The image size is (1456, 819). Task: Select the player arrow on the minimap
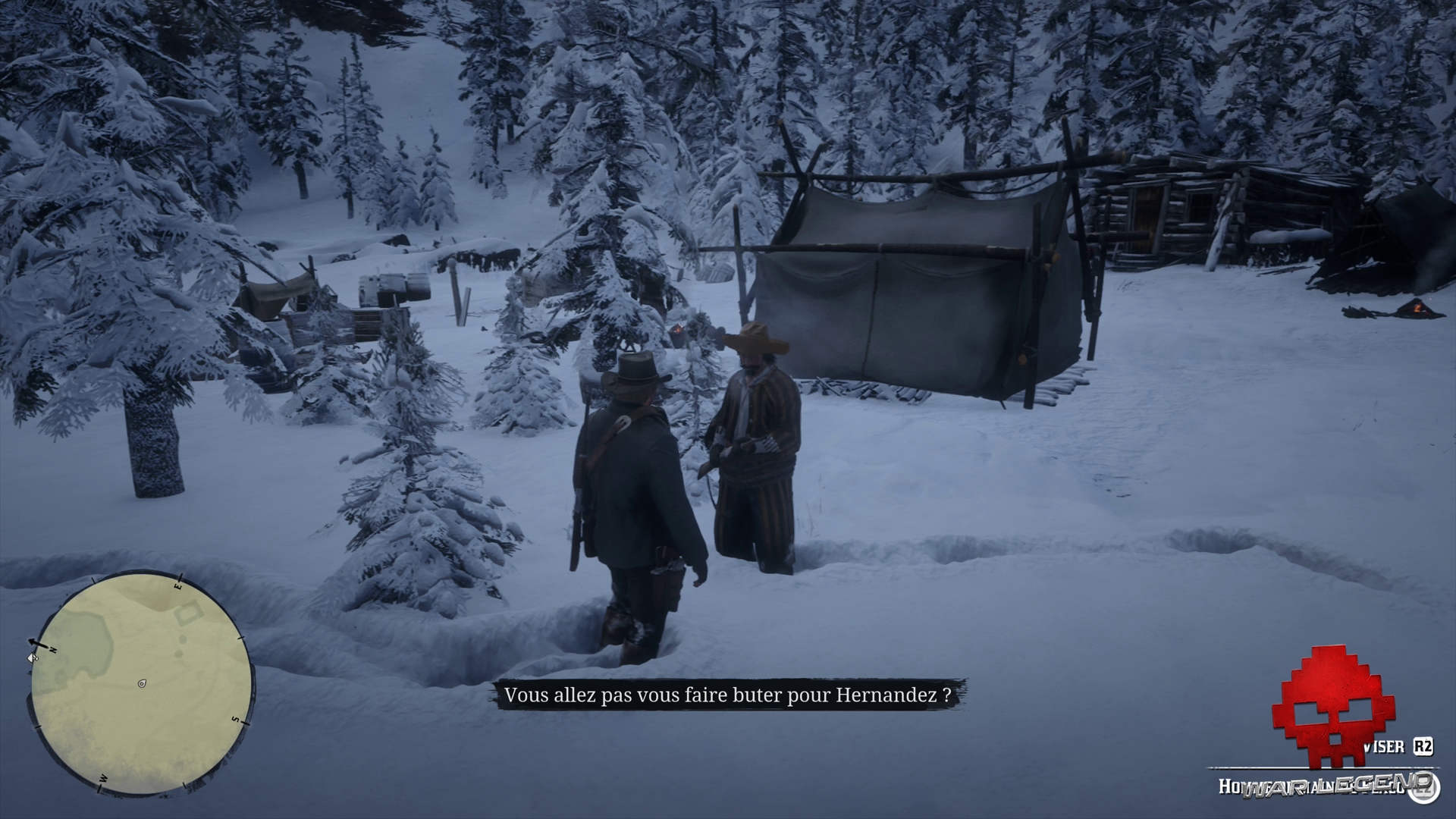(x=142, y=682)
